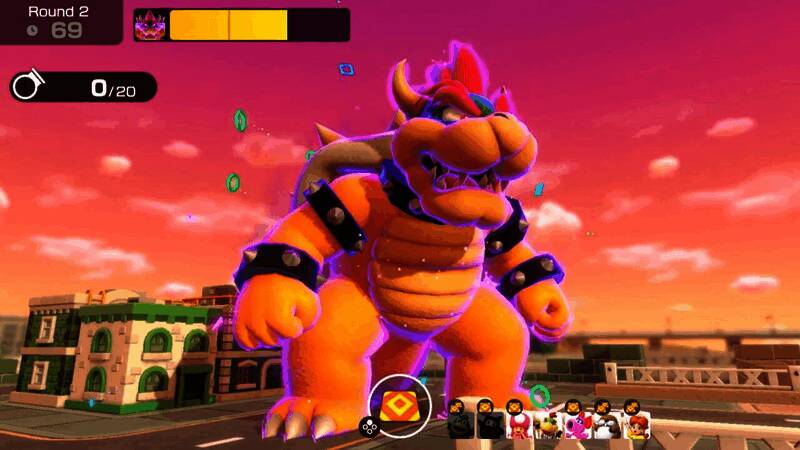
Task: Select the Daisy player portrait
Action: click(x=634, y=426)
